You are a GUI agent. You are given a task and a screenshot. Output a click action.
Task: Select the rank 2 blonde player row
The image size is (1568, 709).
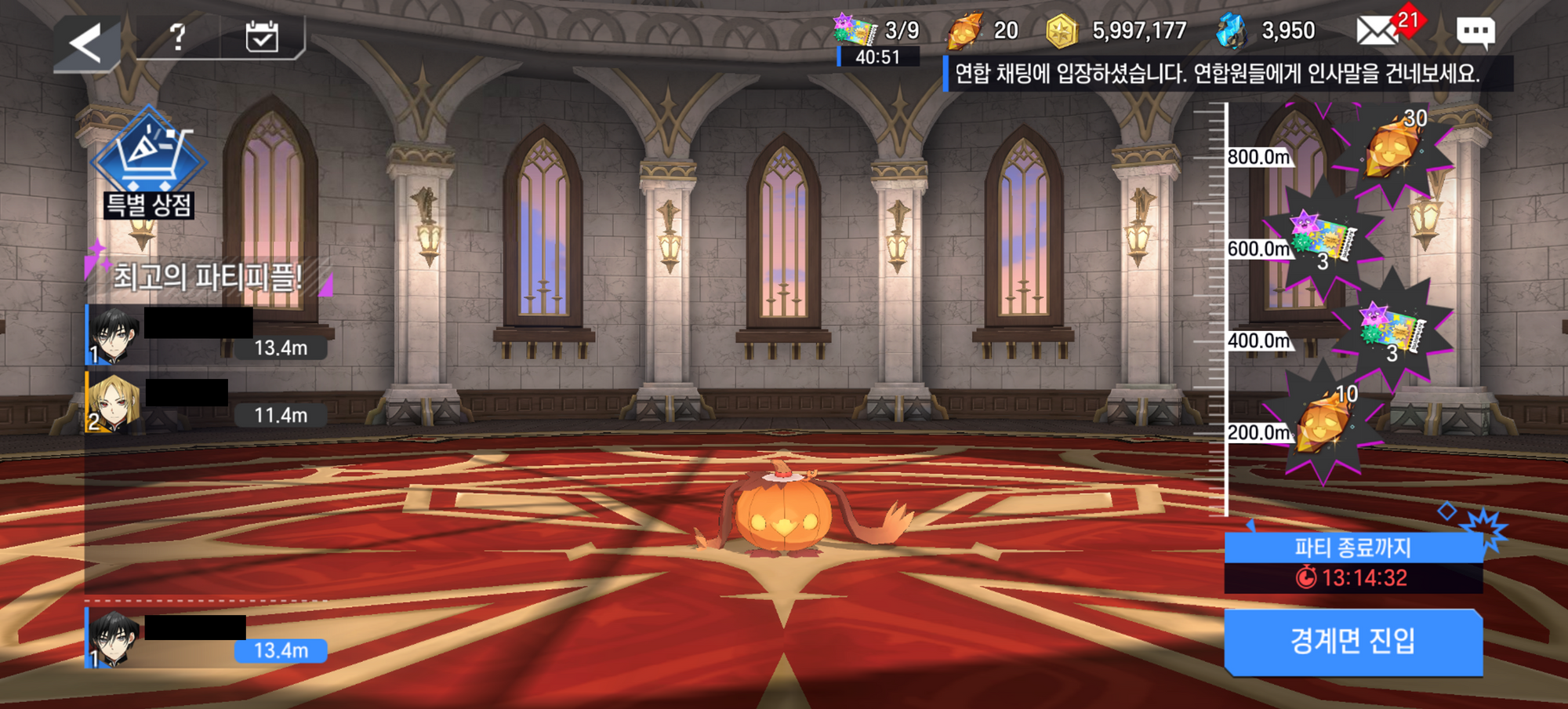click(x=205, y=402)
